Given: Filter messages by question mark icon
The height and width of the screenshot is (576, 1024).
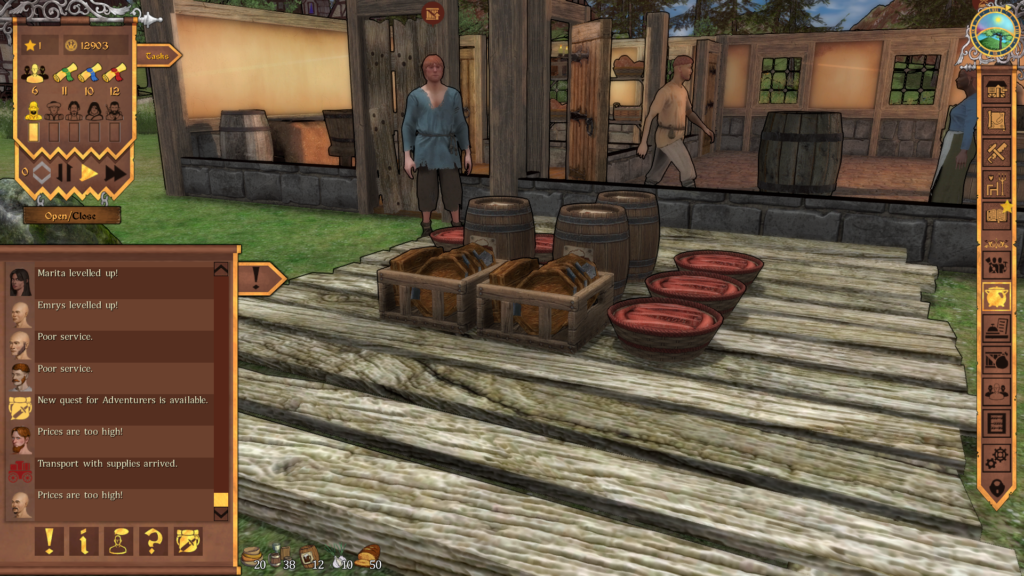Looking at the screenshot, I should click(x=153, y=541).
